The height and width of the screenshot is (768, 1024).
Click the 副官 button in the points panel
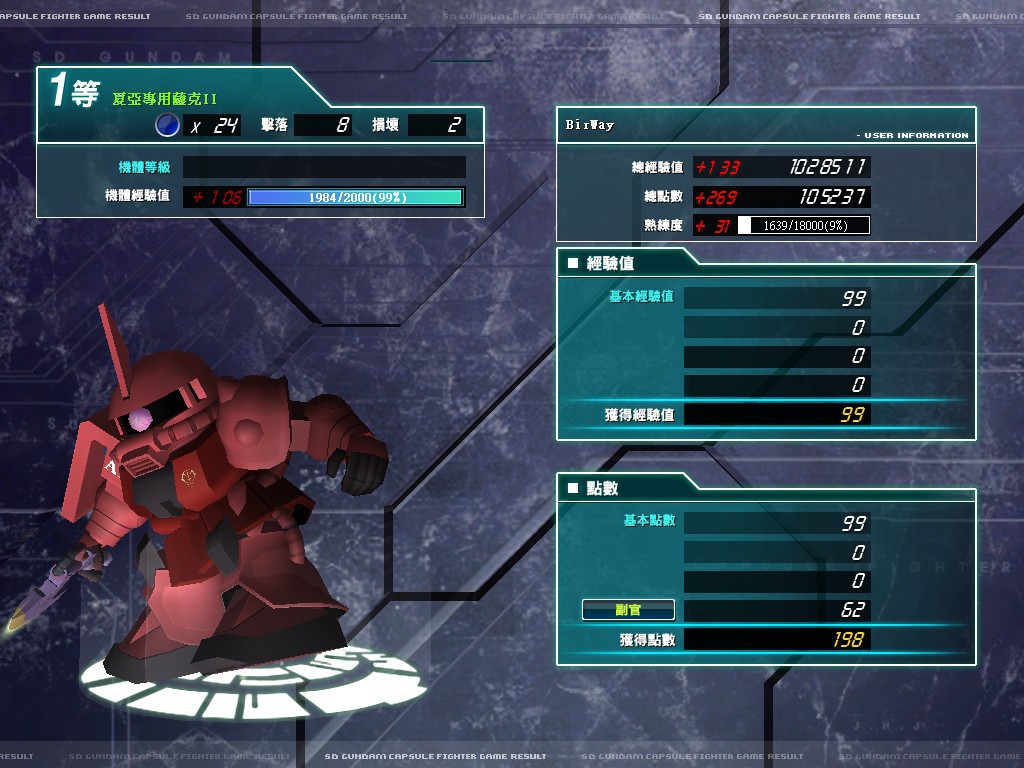[x=628, y=609]
